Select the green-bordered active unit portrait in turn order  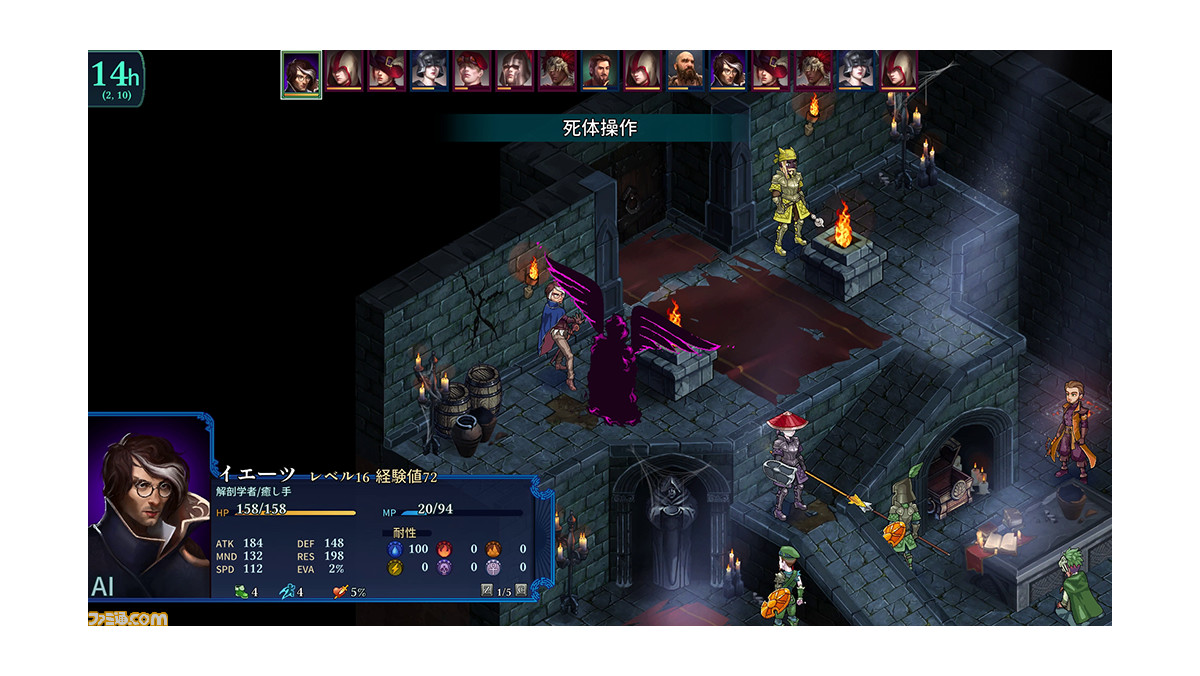[300, 74]
